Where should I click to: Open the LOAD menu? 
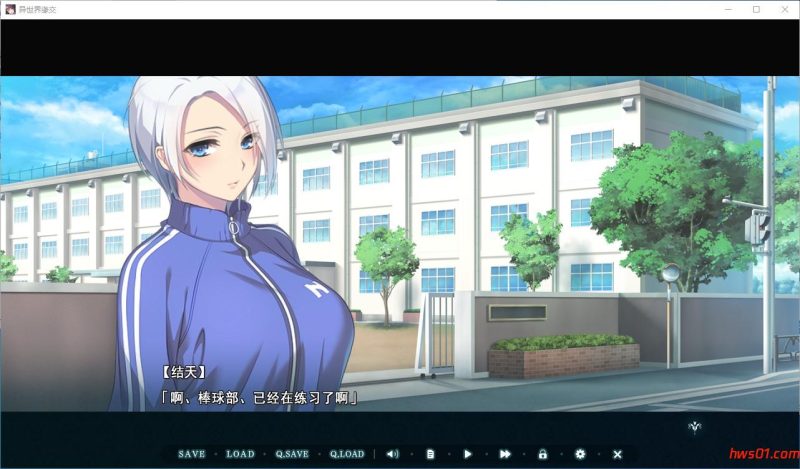point(240,454)
